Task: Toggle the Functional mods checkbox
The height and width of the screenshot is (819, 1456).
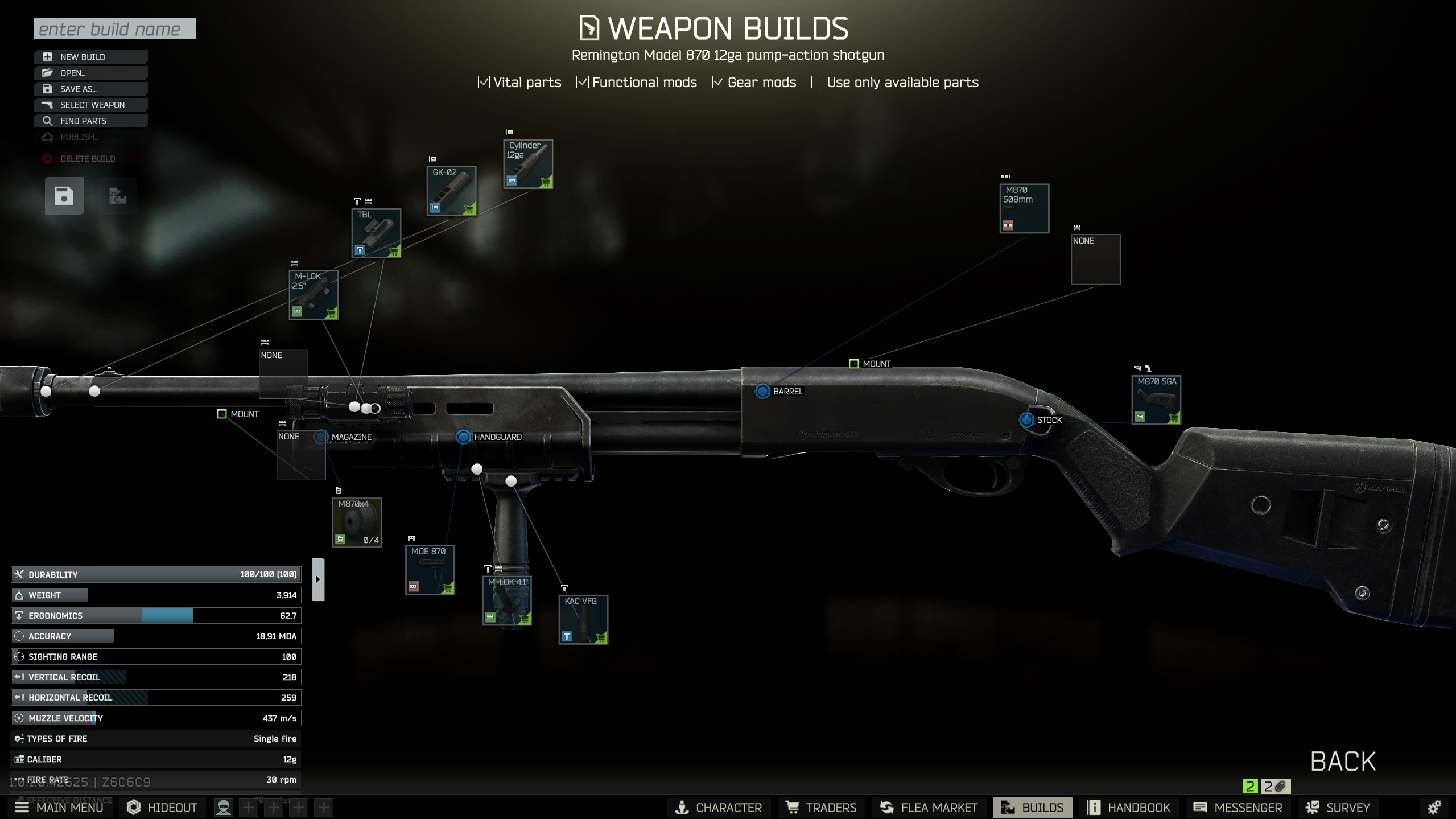Action: click(582, 83)
